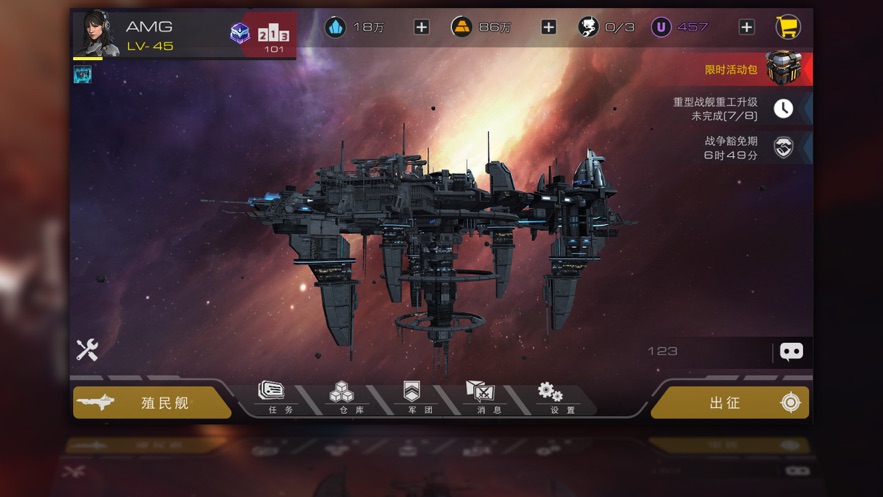The height and width of the screenshot is (497, 883).
Task: Open the 任务 missions menu
Action: click(x=273, y=397)
